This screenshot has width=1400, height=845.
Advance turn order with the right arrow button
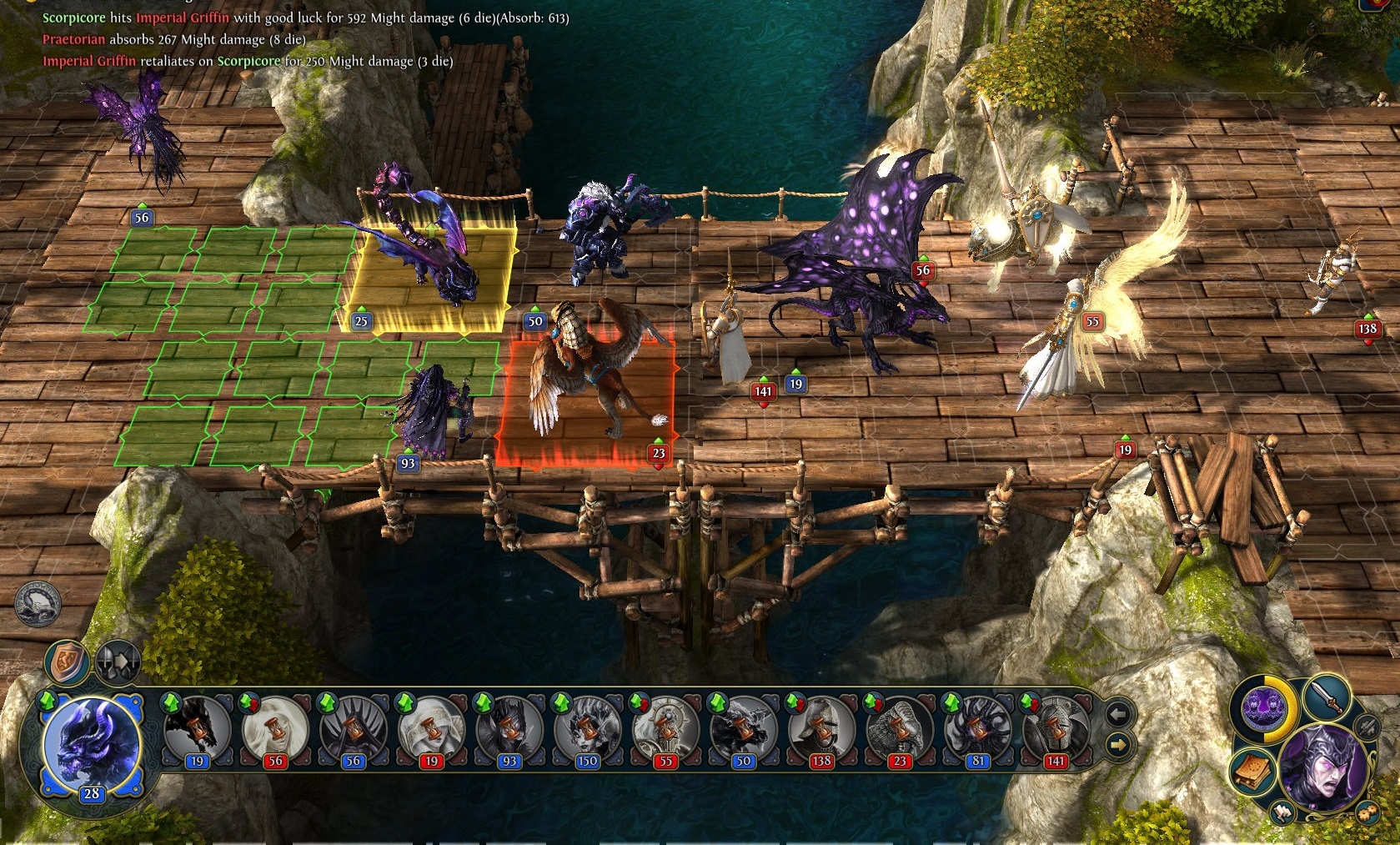click(x=1117, y=742)
